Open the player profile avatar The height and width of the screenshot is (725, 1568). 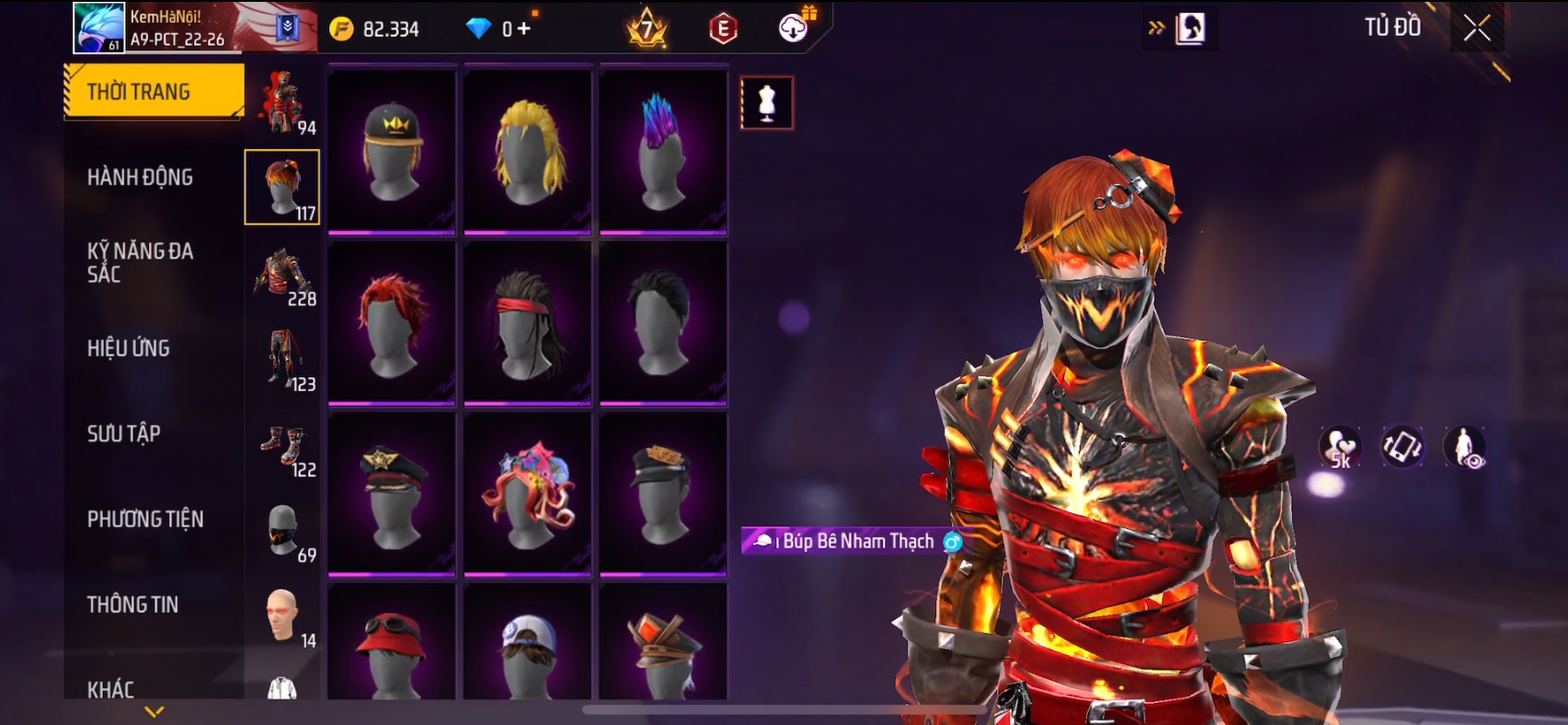pyautogui.click(x=99, y=28)
